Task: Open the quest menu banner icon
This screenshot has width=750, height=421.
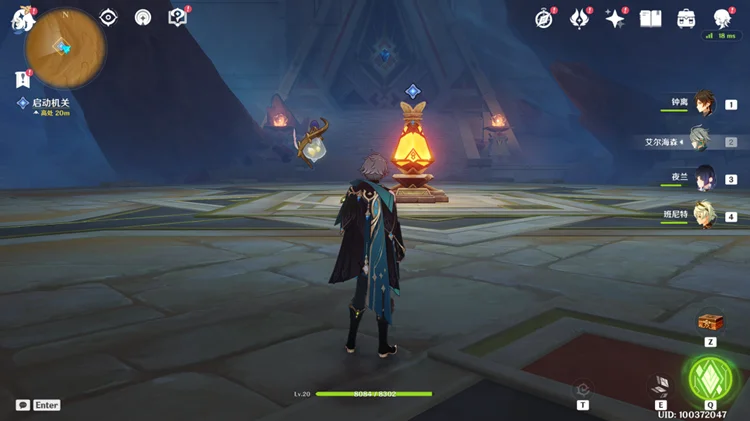Action: coord(22,79)
